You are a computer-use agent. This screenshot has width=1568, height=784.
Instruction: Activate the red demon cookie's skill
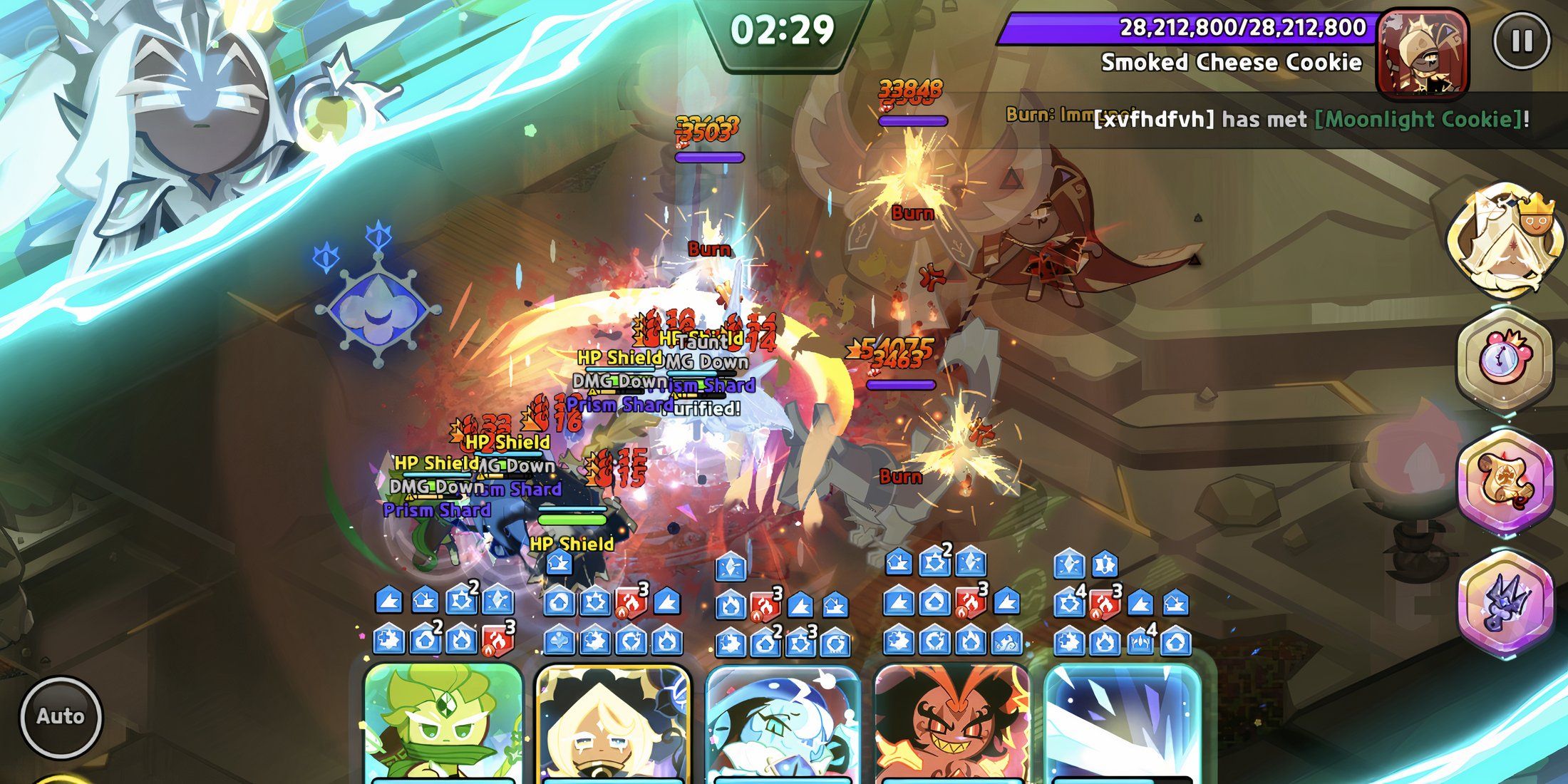pos(951,723)
